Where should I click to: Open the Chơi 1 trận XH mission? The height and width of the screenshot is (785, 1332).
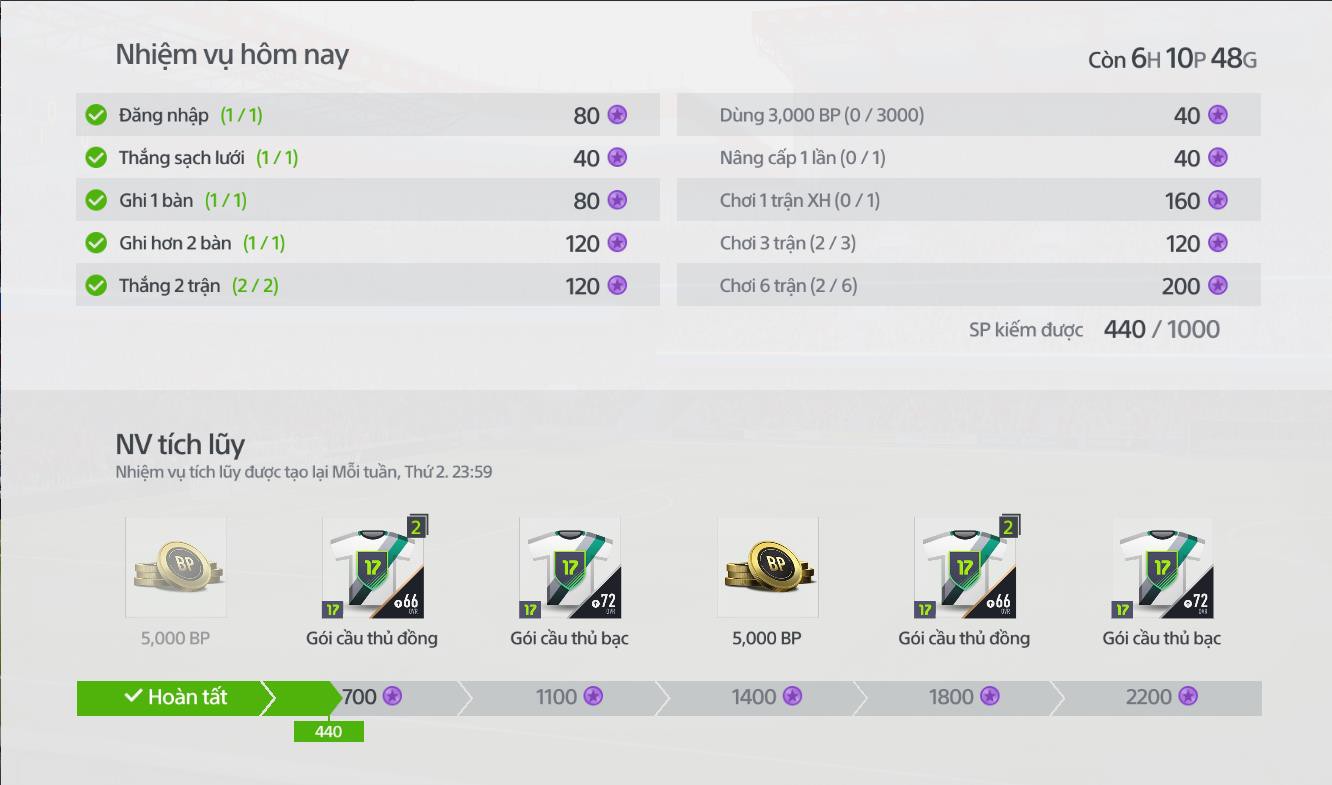coord(968,201)
